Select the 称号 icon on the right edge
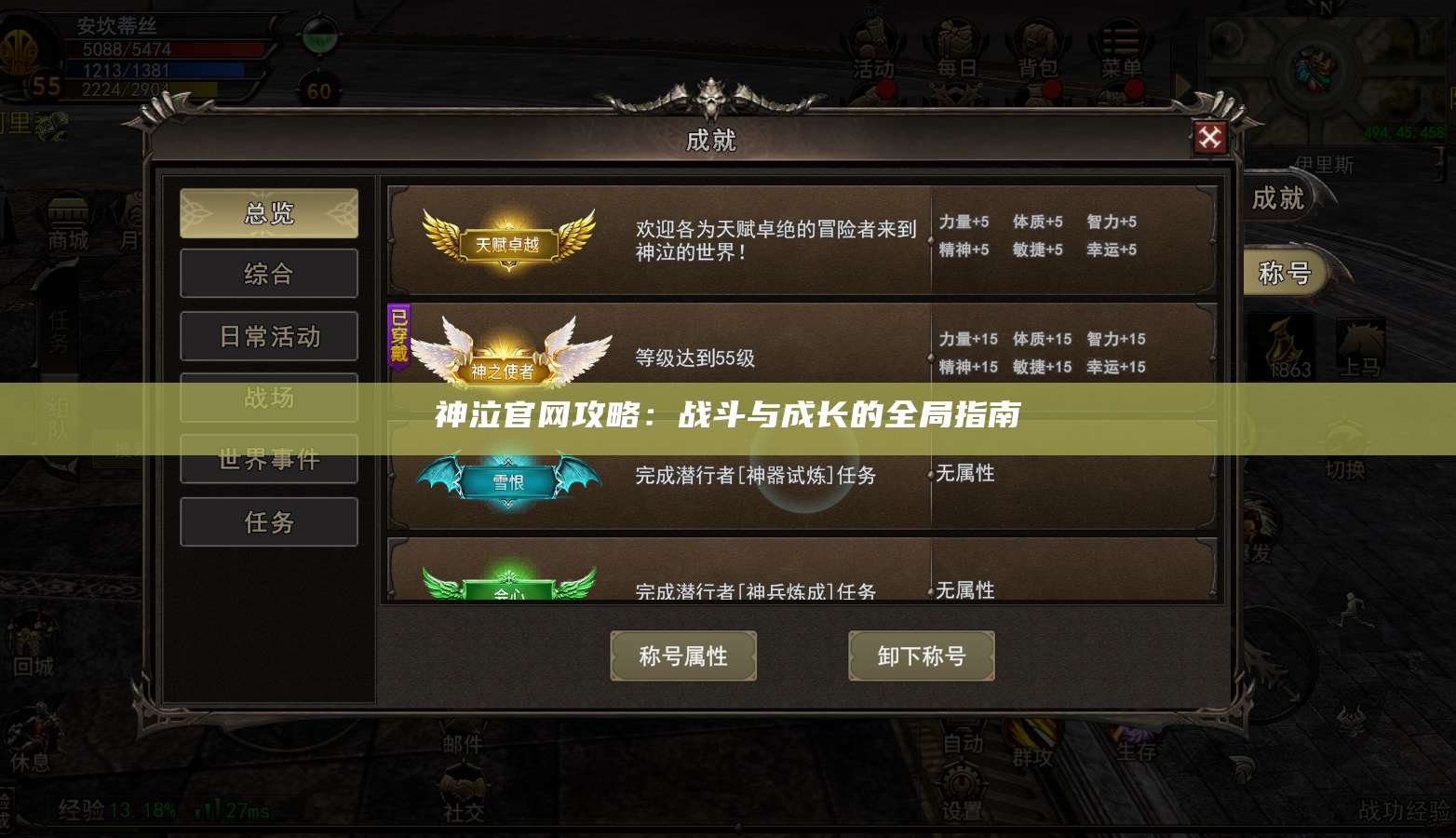Viewport: 1456px width, 838px height. click(x=1284, y=273)
